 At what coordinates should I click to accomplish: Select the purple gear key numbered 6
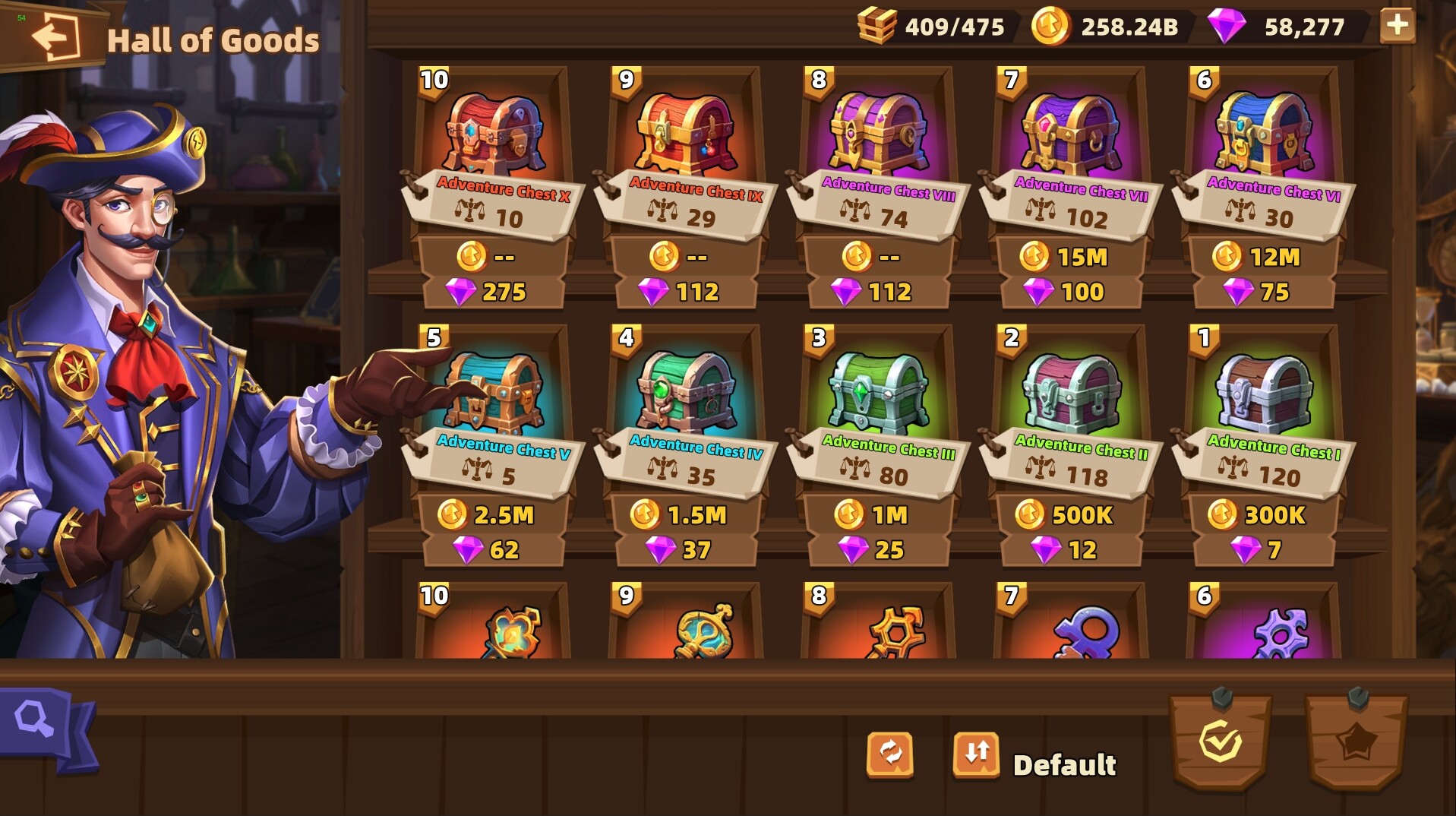pyautogui.click(x=1281, y=634)
